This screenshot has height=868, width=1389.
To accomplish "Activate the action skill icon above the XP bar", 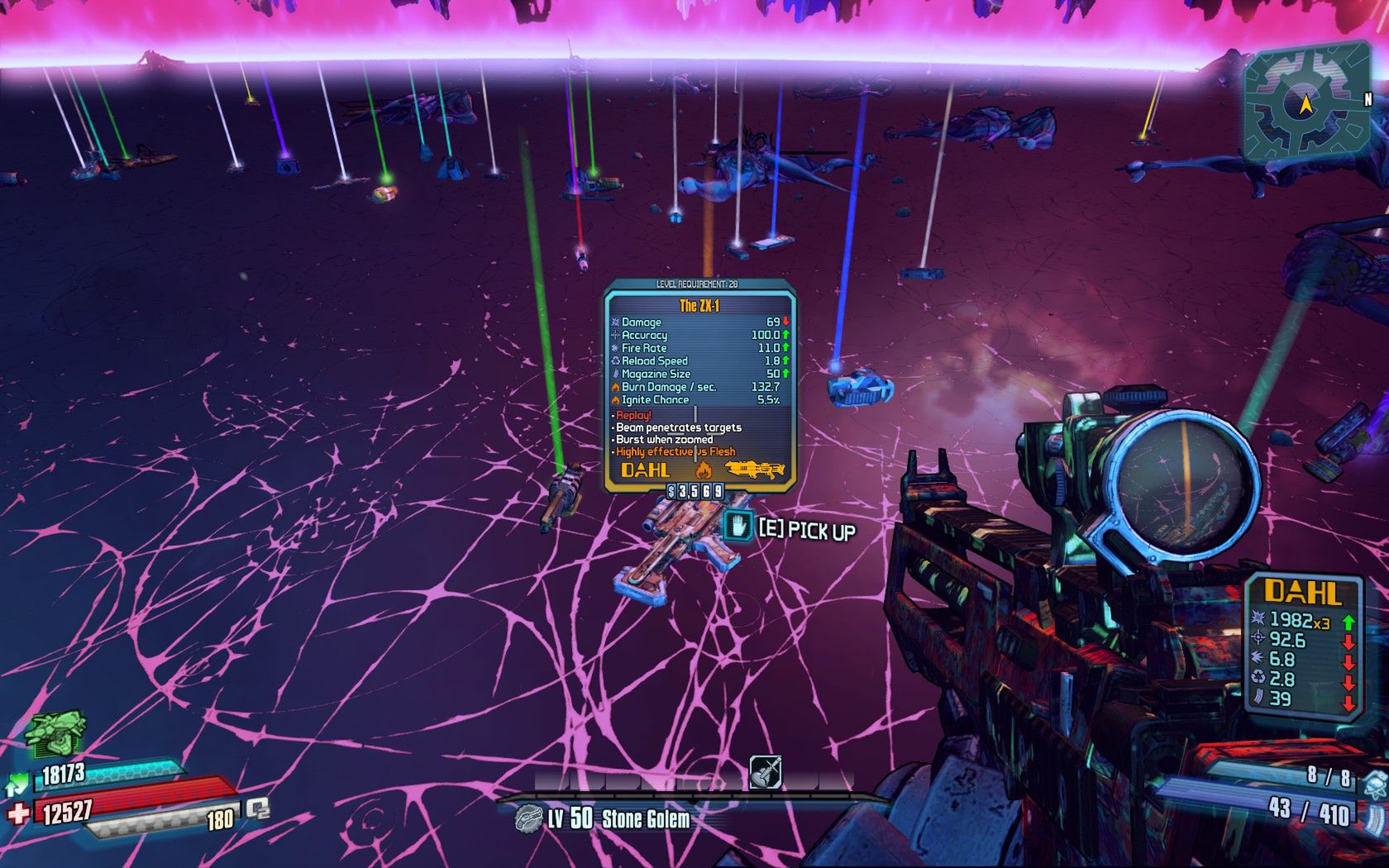I will [765, 772].
